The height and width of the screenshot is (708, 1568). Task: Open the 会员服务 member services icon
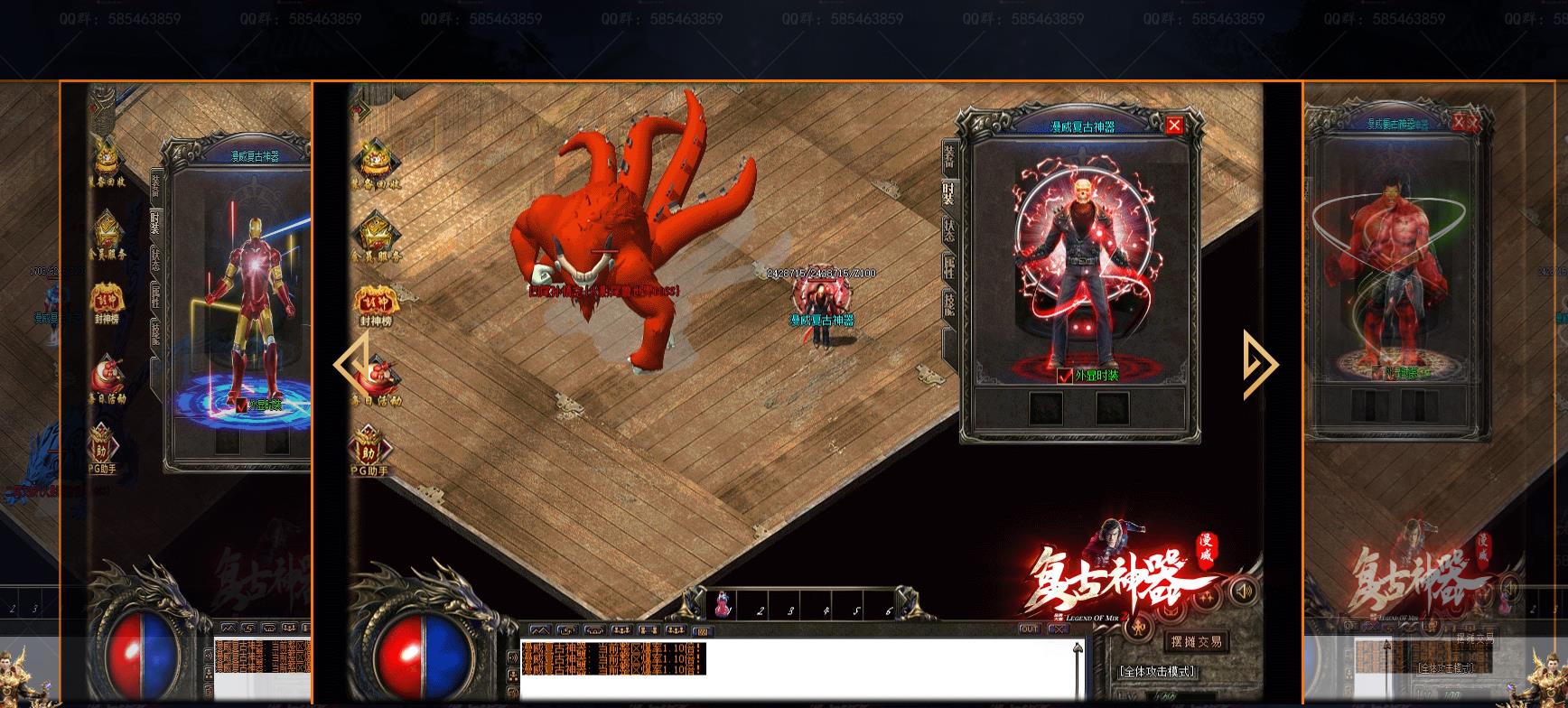378,230
